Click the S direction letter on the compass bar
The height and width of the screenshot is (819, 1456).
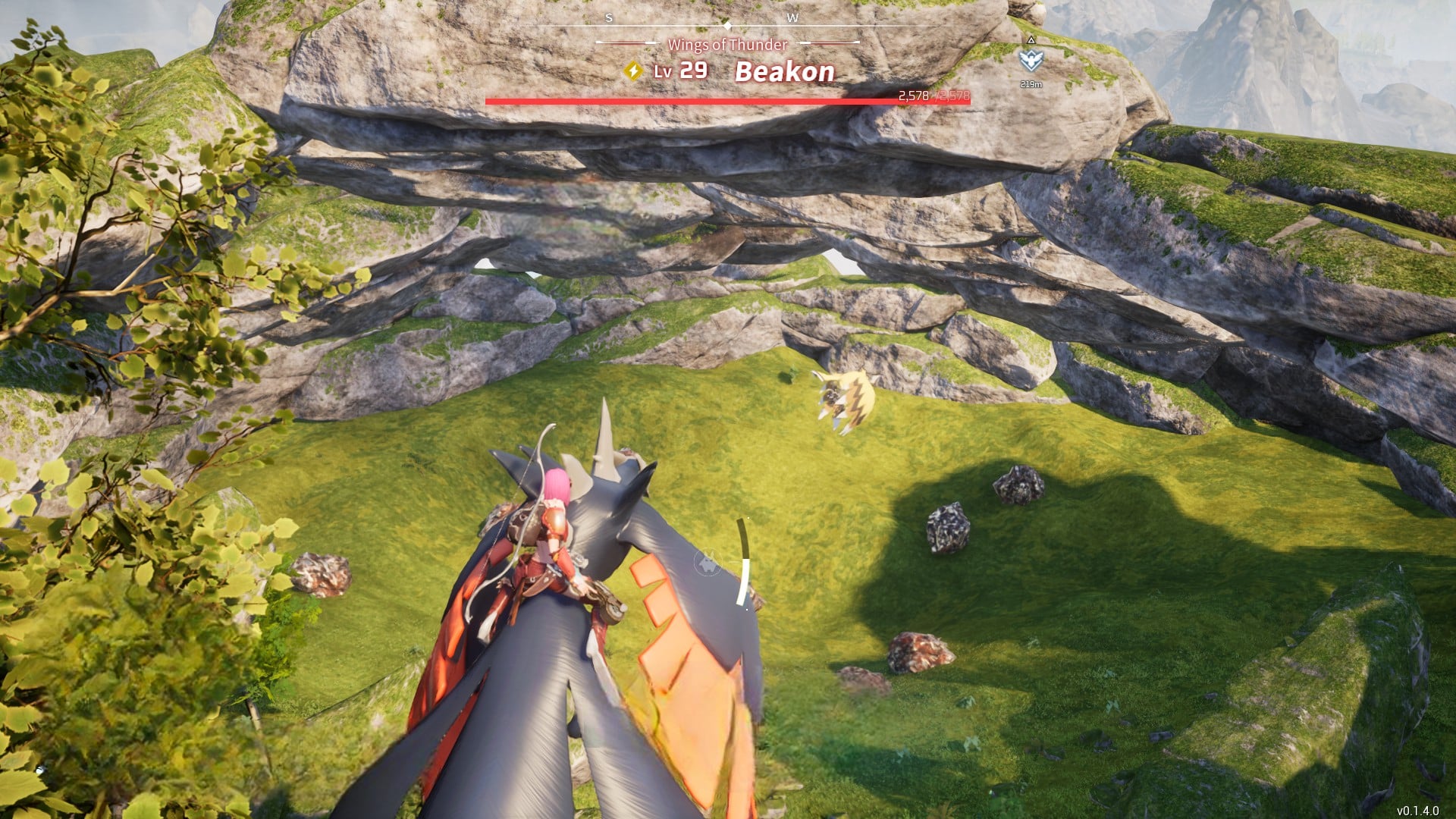point(608,17)
